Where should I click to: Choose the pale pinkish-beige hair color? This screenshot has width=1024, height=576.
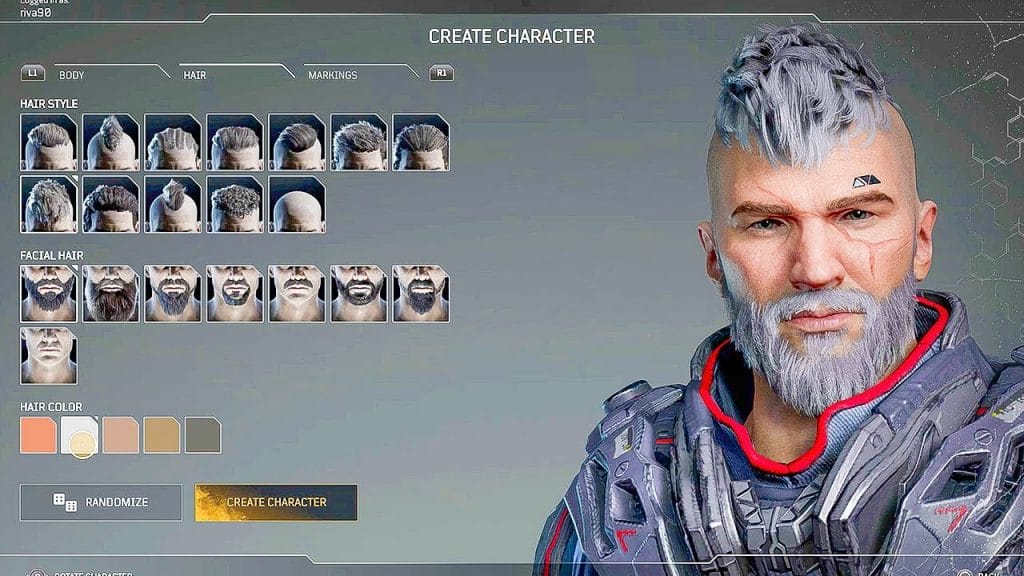point(121,436)
